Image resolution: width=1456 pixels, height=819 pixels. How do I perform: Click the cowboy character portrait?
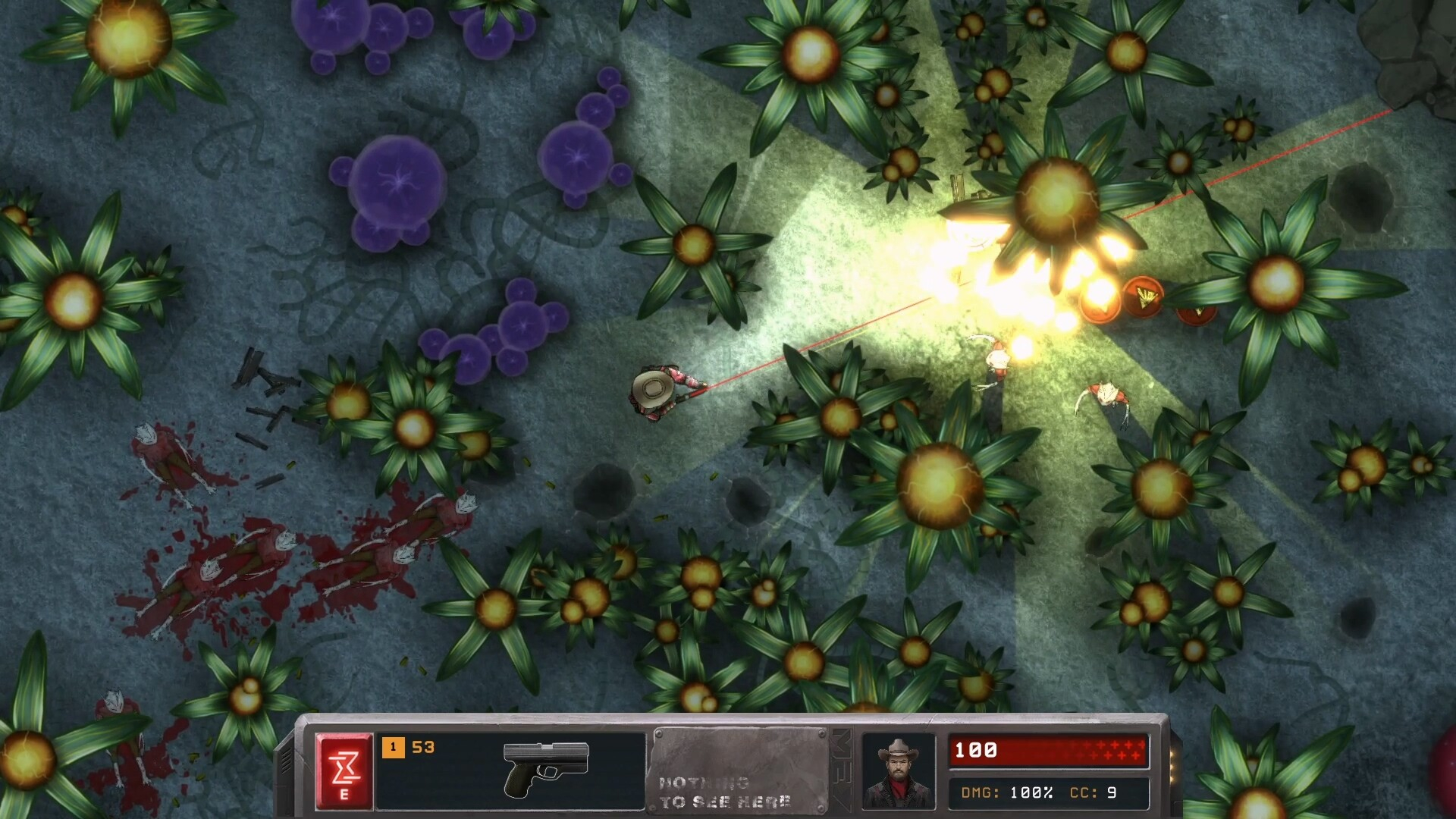[898, 770]
